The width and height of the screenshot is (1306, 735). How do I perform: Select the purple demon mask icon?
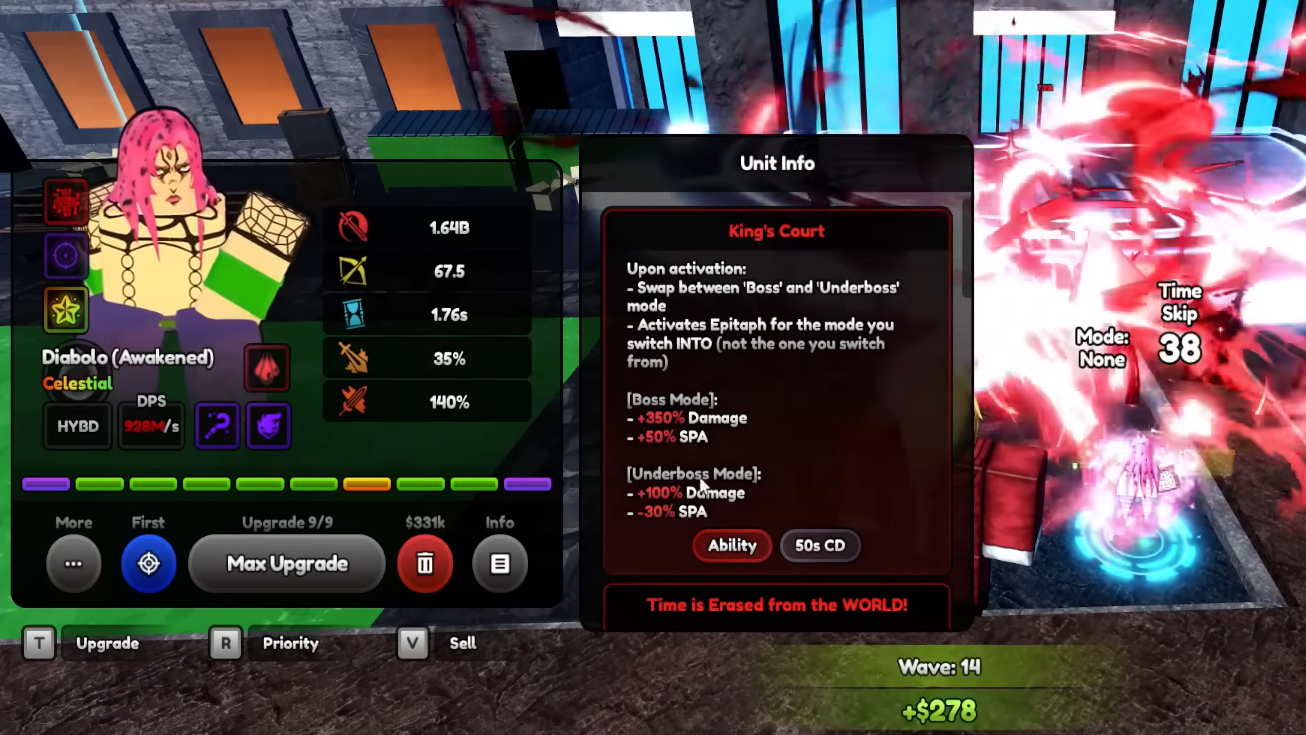click(268, 426)
